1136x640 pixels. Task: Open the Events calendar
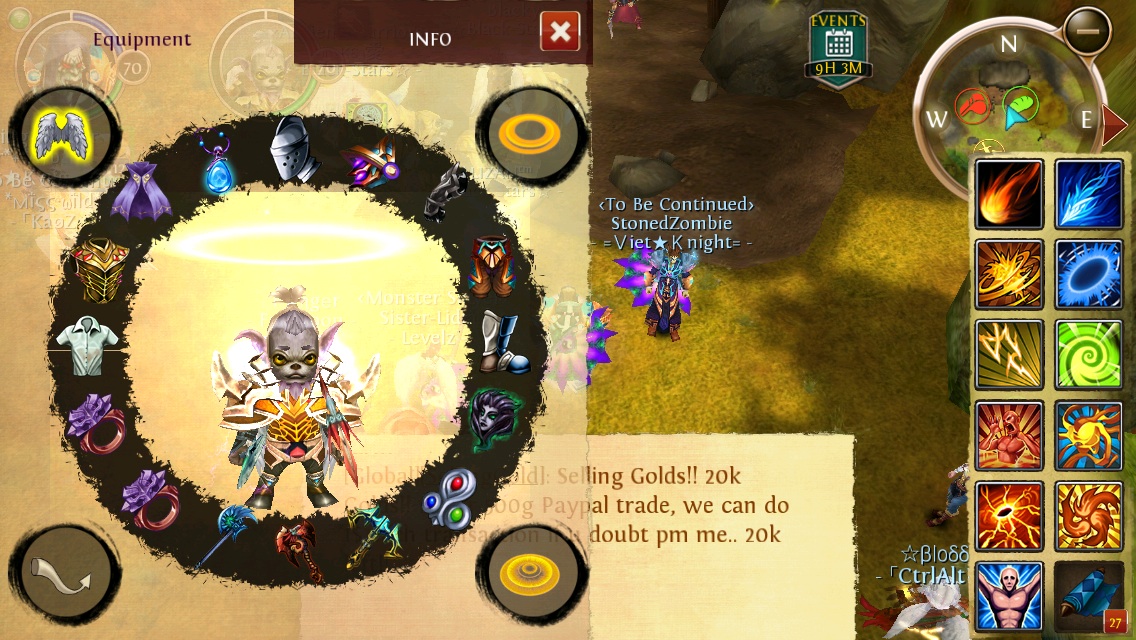[x=838, y=47]
